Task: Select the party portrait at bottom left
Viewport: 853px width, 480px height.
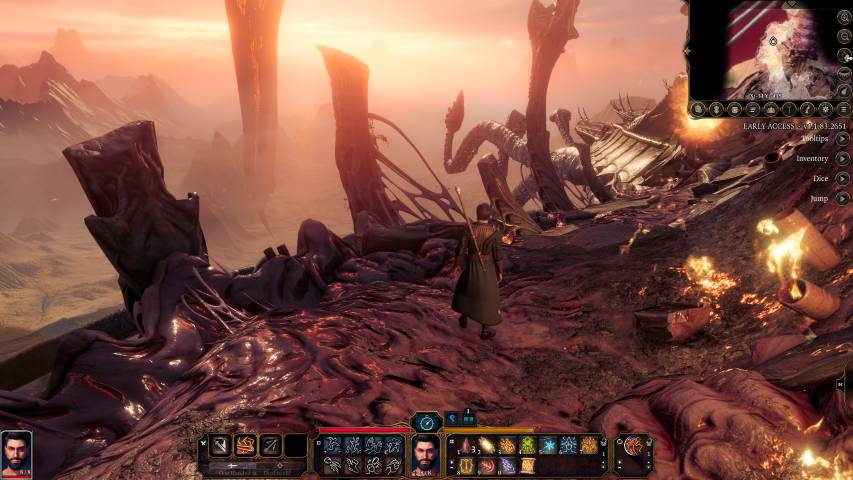Action: click(x=16, y=453)
